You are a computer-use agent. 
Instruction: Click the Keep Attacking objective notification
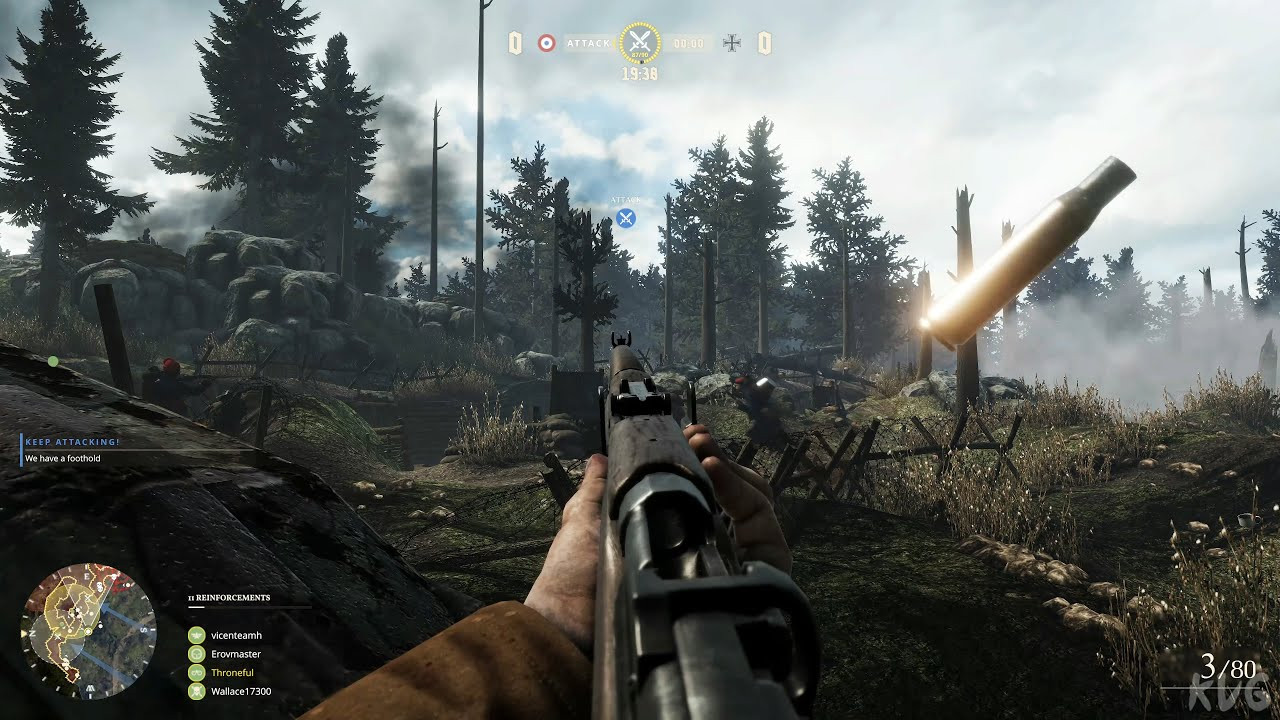(72, 441)
